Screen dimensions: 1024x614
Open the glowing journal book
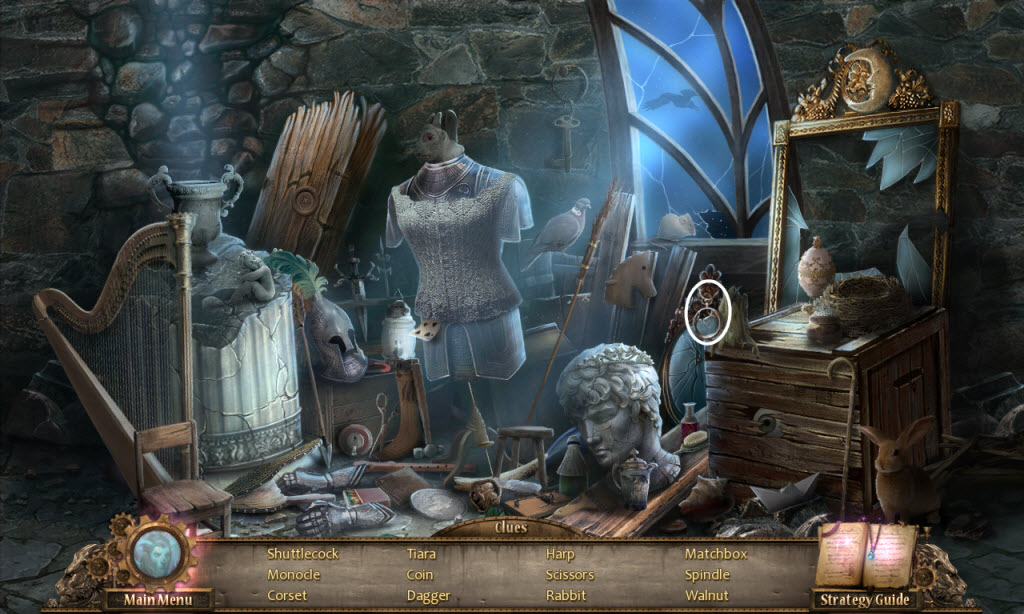tap(865, 555)
